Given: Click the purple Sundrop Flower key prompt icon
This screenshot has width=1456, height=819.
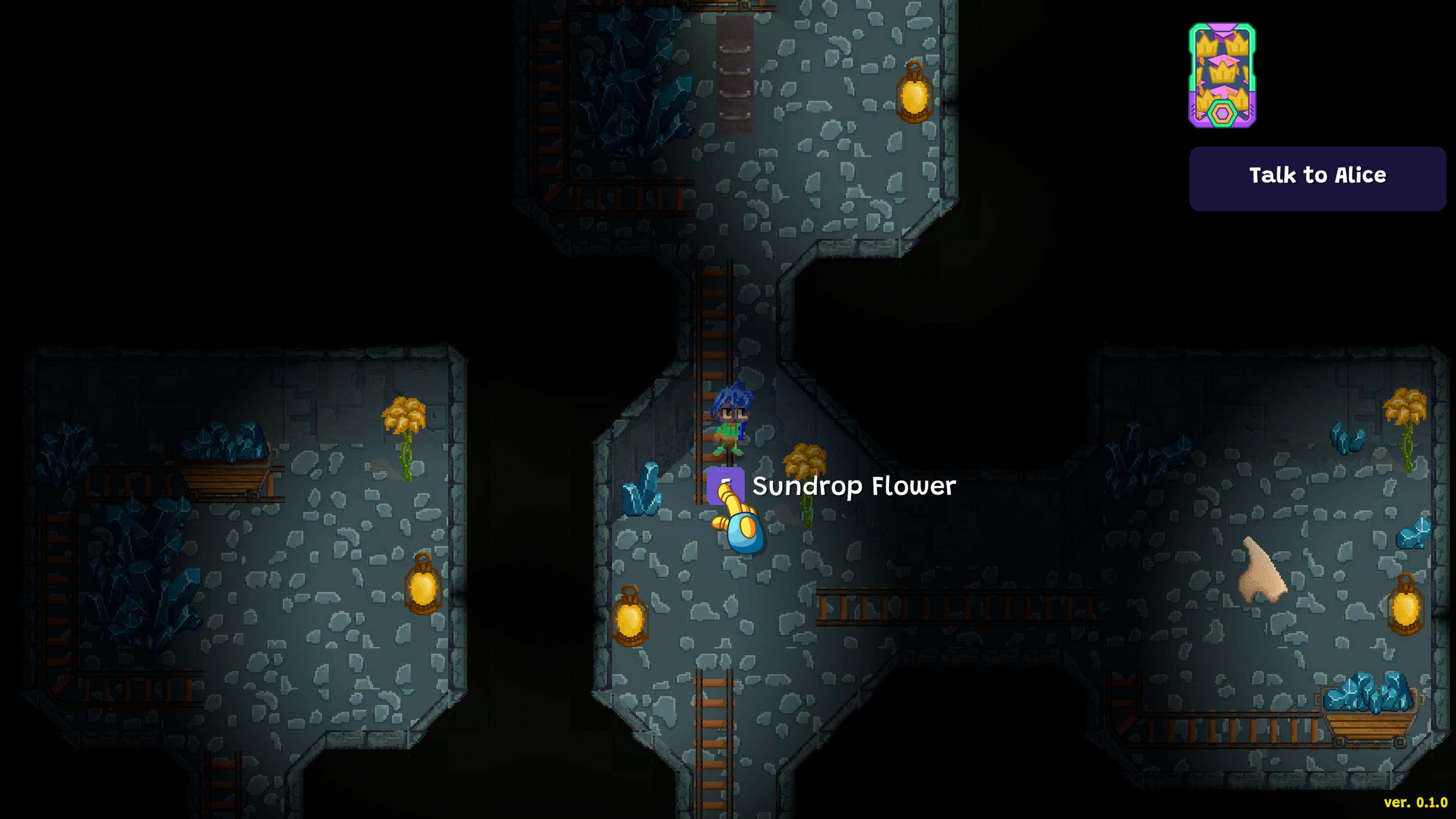Looking at the screenshot, I should (x=726, y=485).
